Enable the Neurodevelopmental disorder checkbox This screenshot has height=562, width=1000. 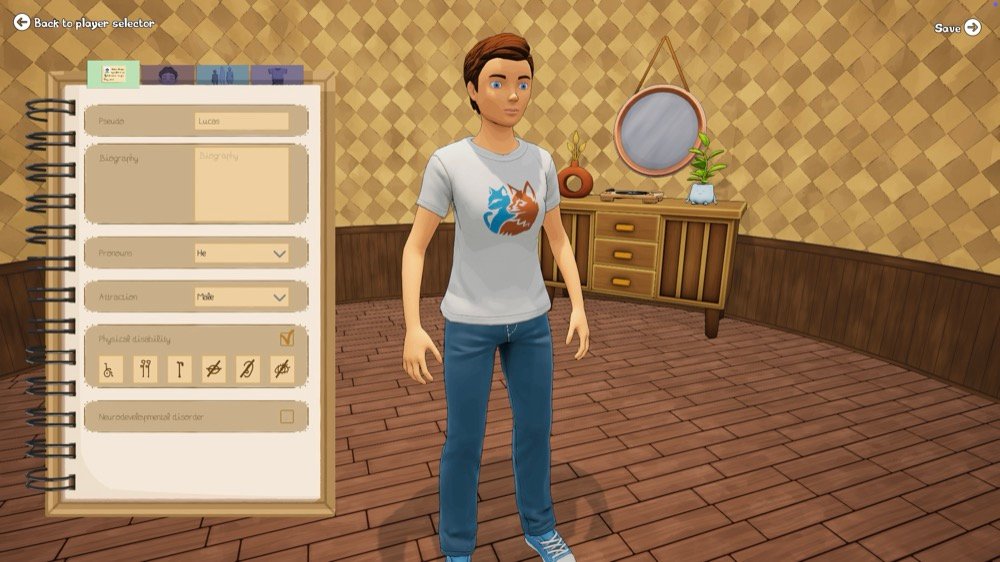coord(287,416)
